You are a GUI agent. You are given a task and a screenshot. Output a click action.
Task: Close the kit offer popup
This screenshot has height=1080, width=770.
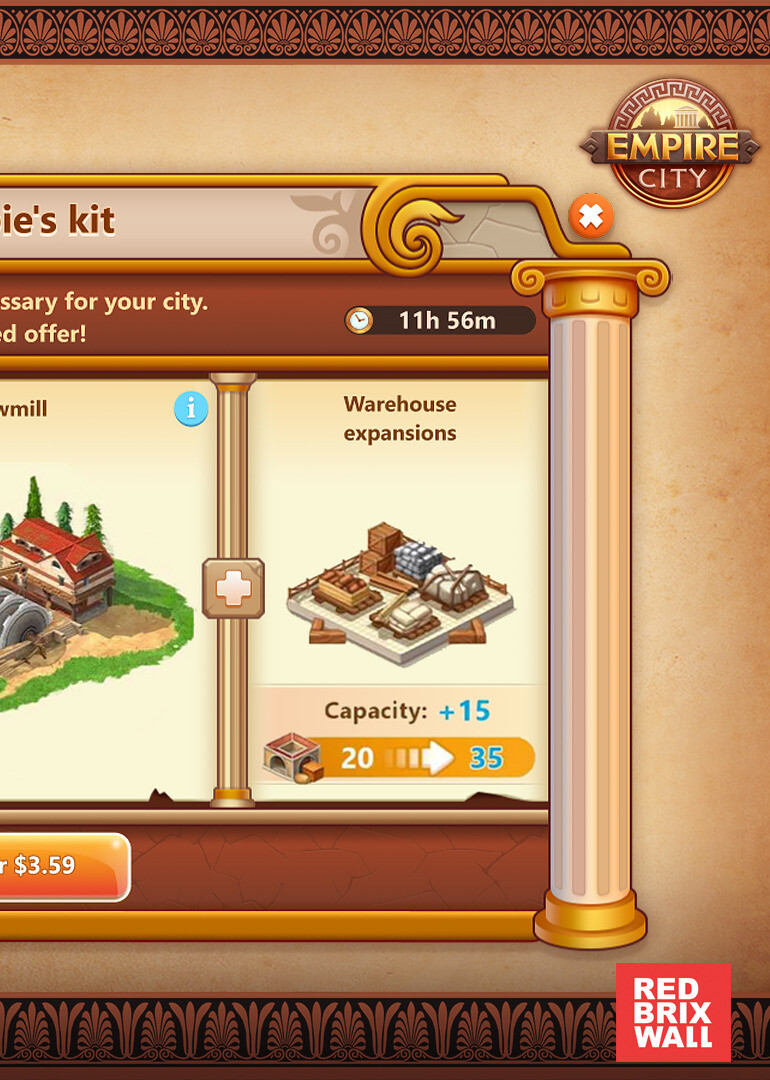coord(591,216)
